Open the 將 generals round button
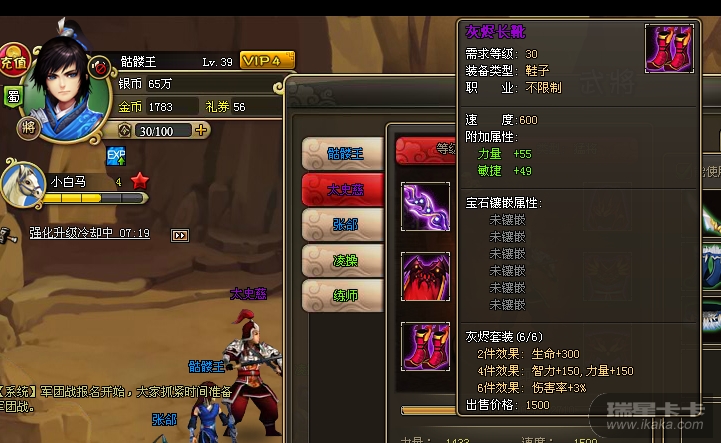Screen dimensions: 721x443 click(28, 128)
